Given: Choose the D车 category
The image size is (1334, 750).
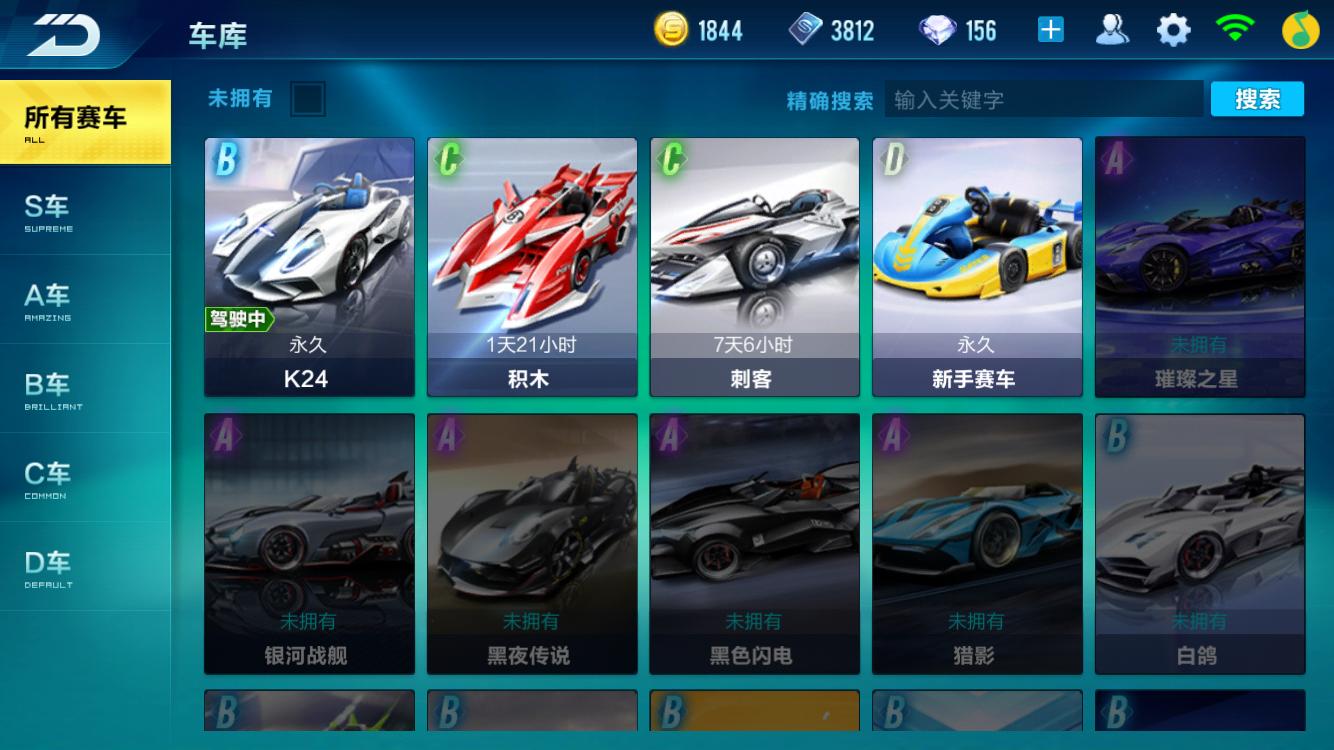Looking at the screenshot, I should 84,567.
